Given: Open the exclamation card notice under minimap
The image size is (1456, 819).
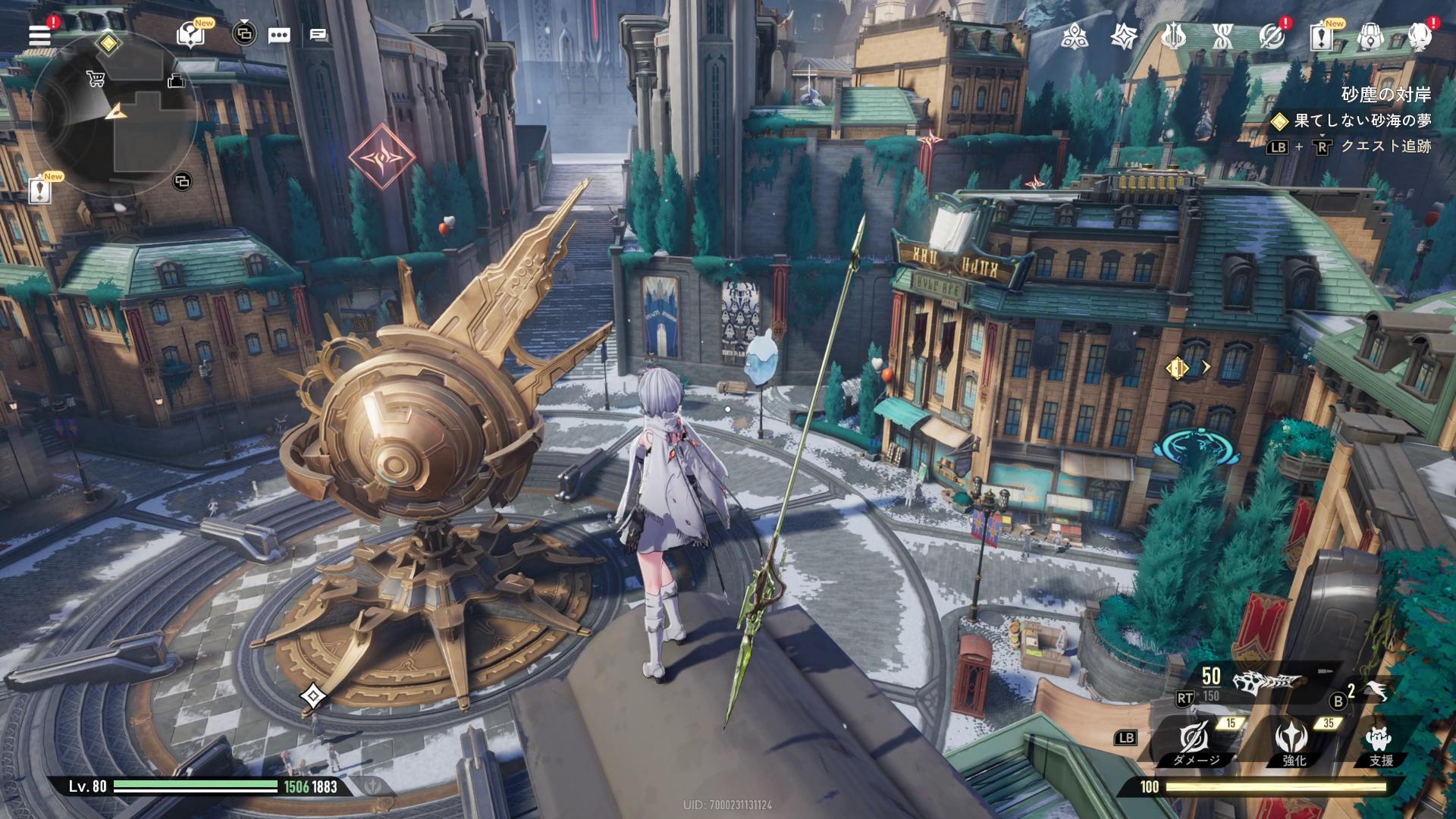Looking at the screenshot, I should 39,190.
